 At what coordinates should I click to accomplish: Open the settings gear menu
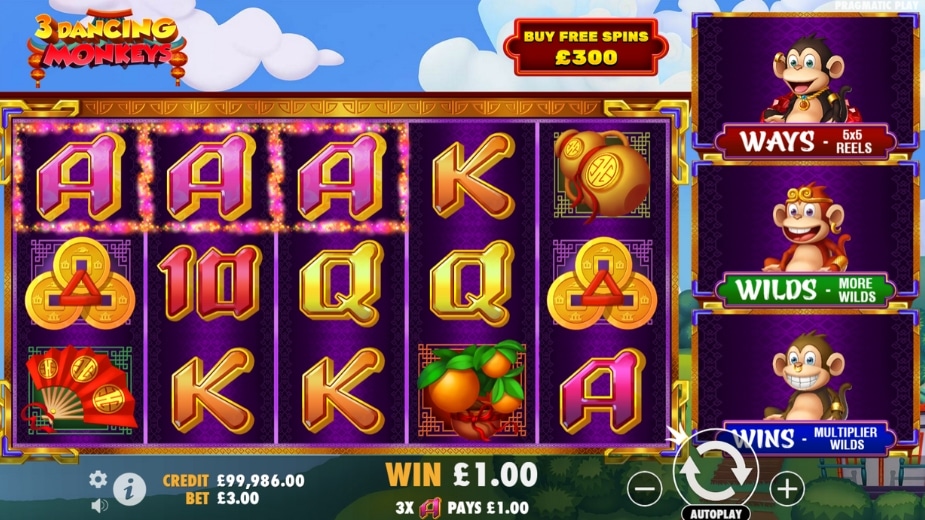[98, 479]
